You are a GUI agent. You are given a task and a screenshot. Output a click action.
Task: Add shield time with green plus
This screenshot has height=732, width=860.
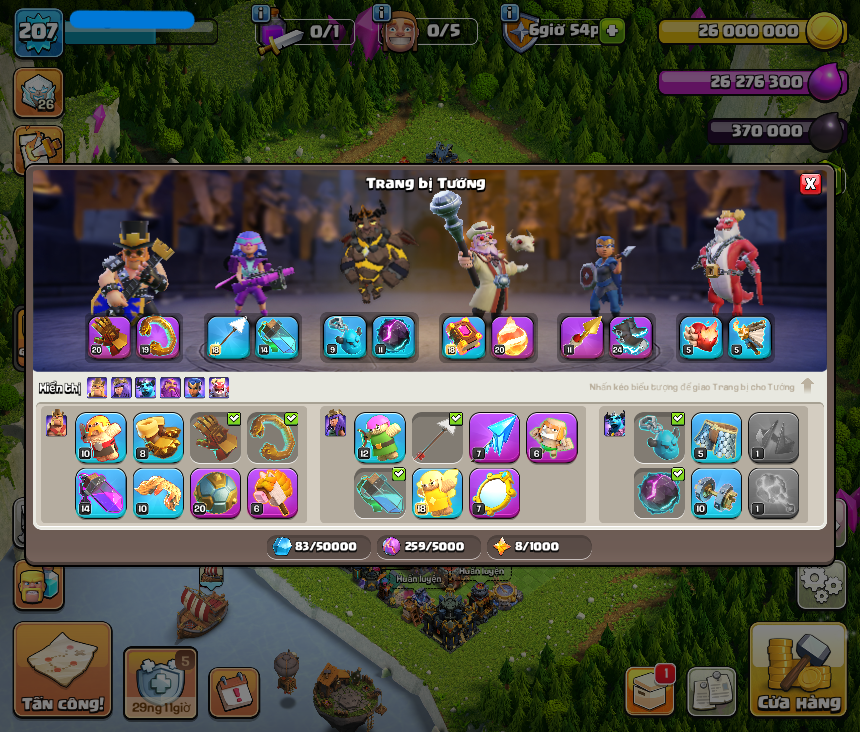(612, 31)
